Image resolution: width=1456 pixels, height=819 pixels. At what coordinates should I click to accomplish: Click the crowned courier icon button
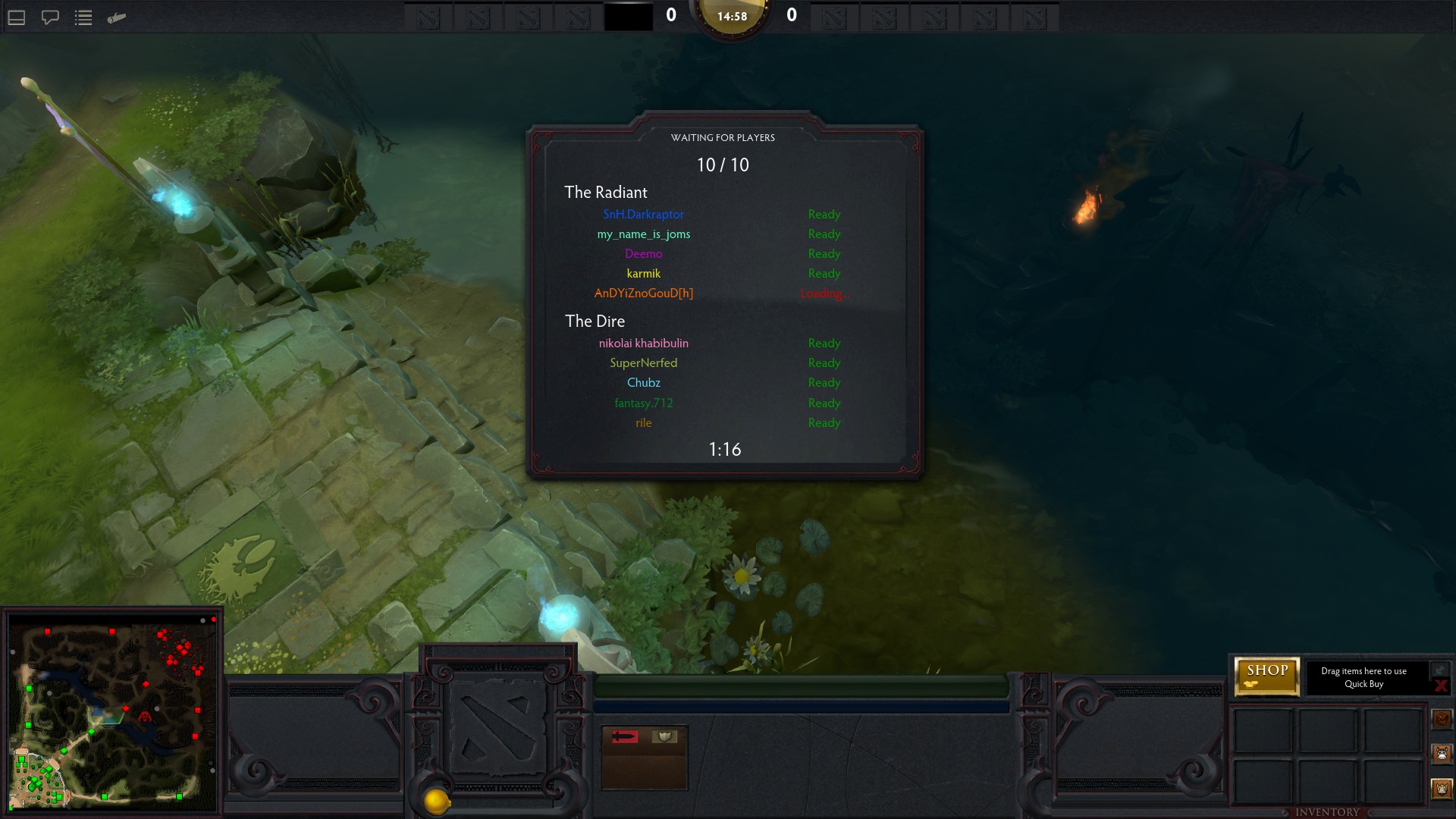pos(1442,789)
